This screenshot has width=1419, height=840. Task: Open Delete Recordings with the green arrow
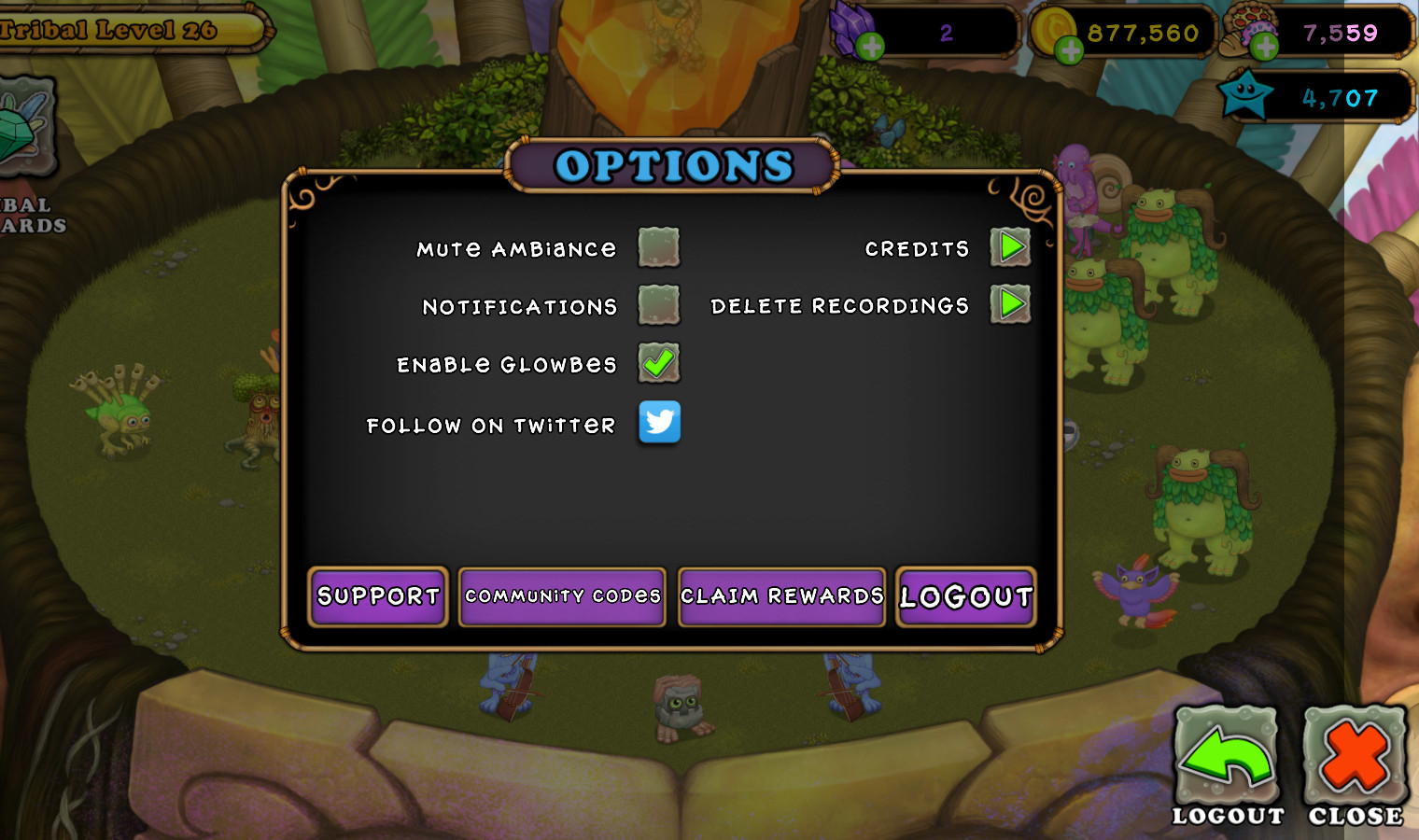(1010, 305)
